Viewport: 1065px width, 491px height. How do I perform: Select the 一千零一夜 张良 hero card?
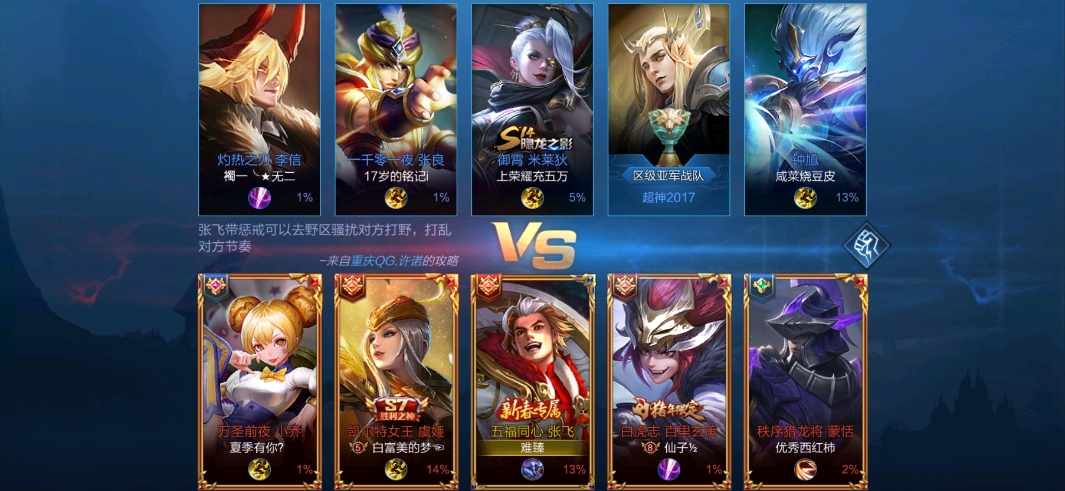coord(395,108)
